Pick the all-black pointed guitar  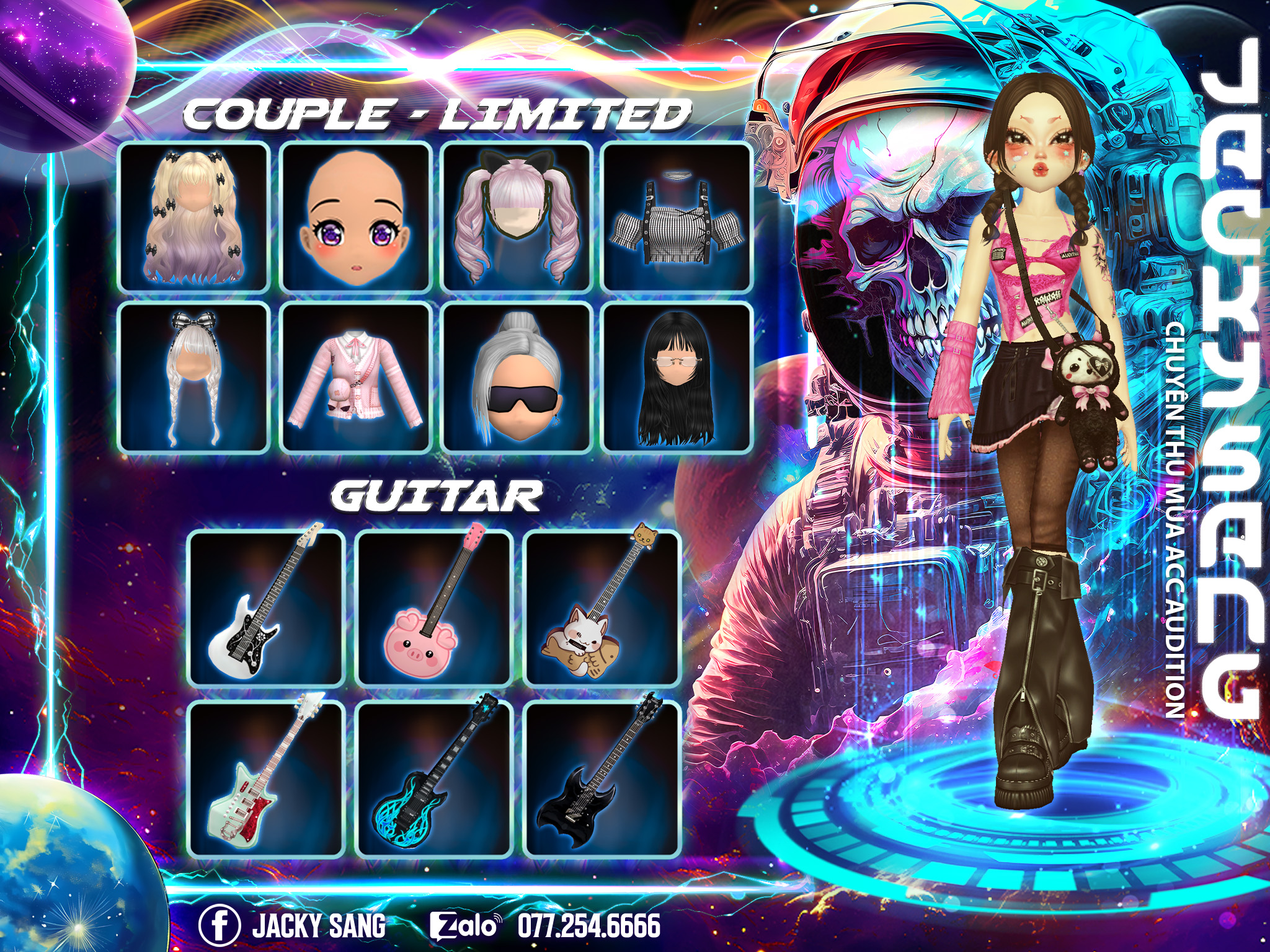click(x=602, y=778)
